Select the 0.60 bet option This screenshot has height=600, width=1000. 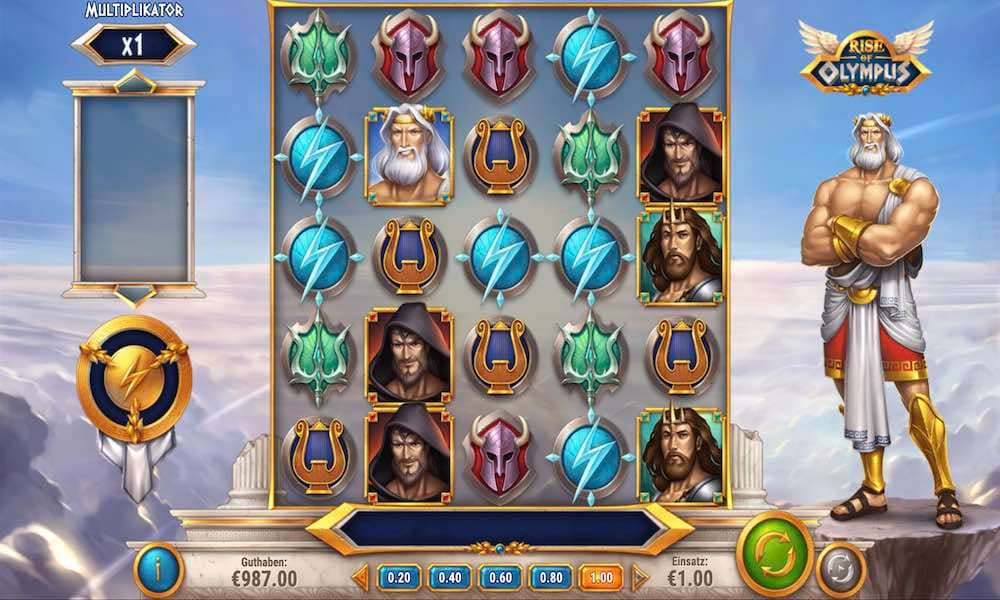point(500,577)
